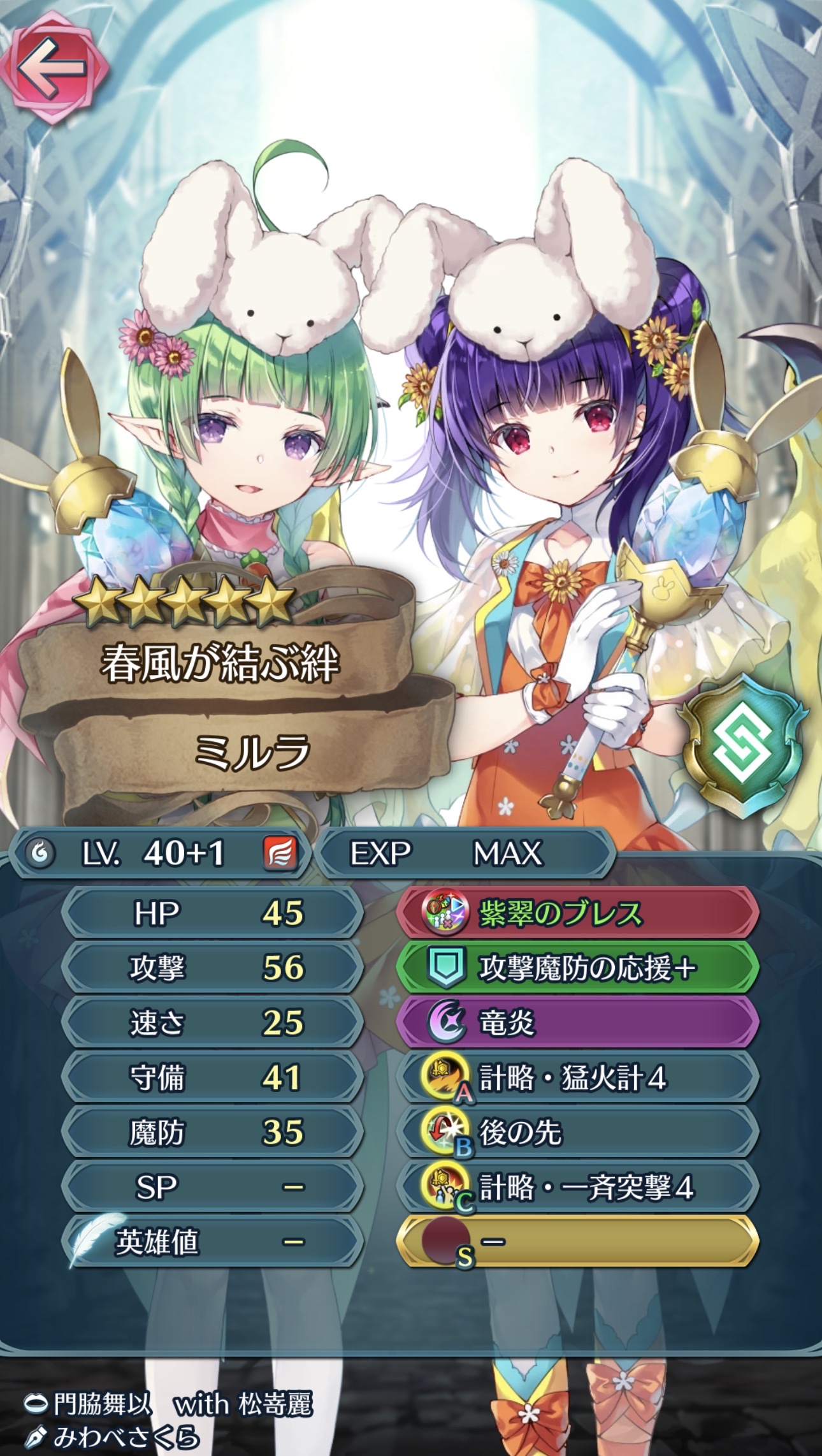Open the 計略・一斉突撃4 C skill

tap(577, 1188)
